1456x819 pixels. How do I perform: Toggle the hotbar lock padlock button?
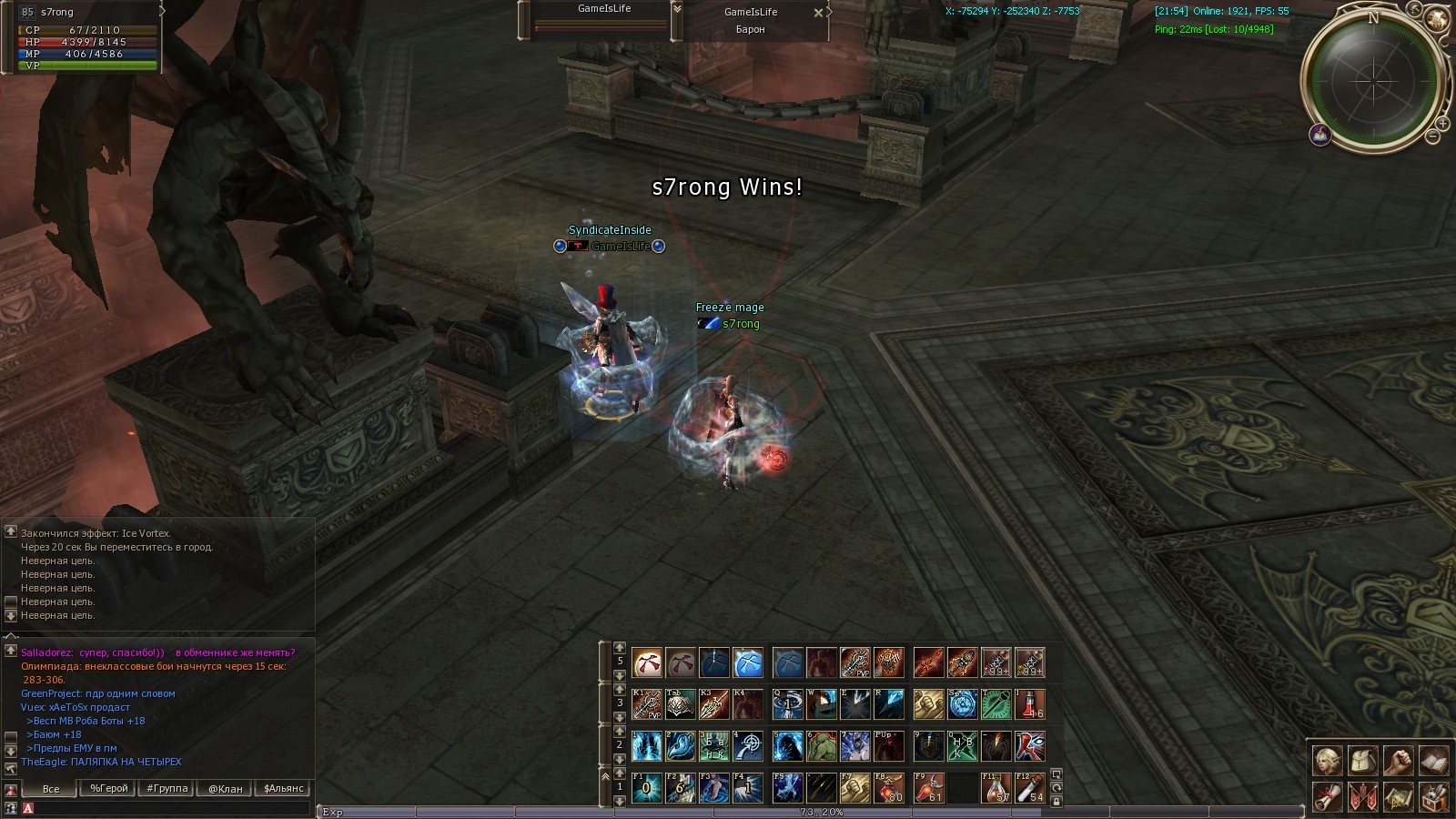coord(1057,801)
